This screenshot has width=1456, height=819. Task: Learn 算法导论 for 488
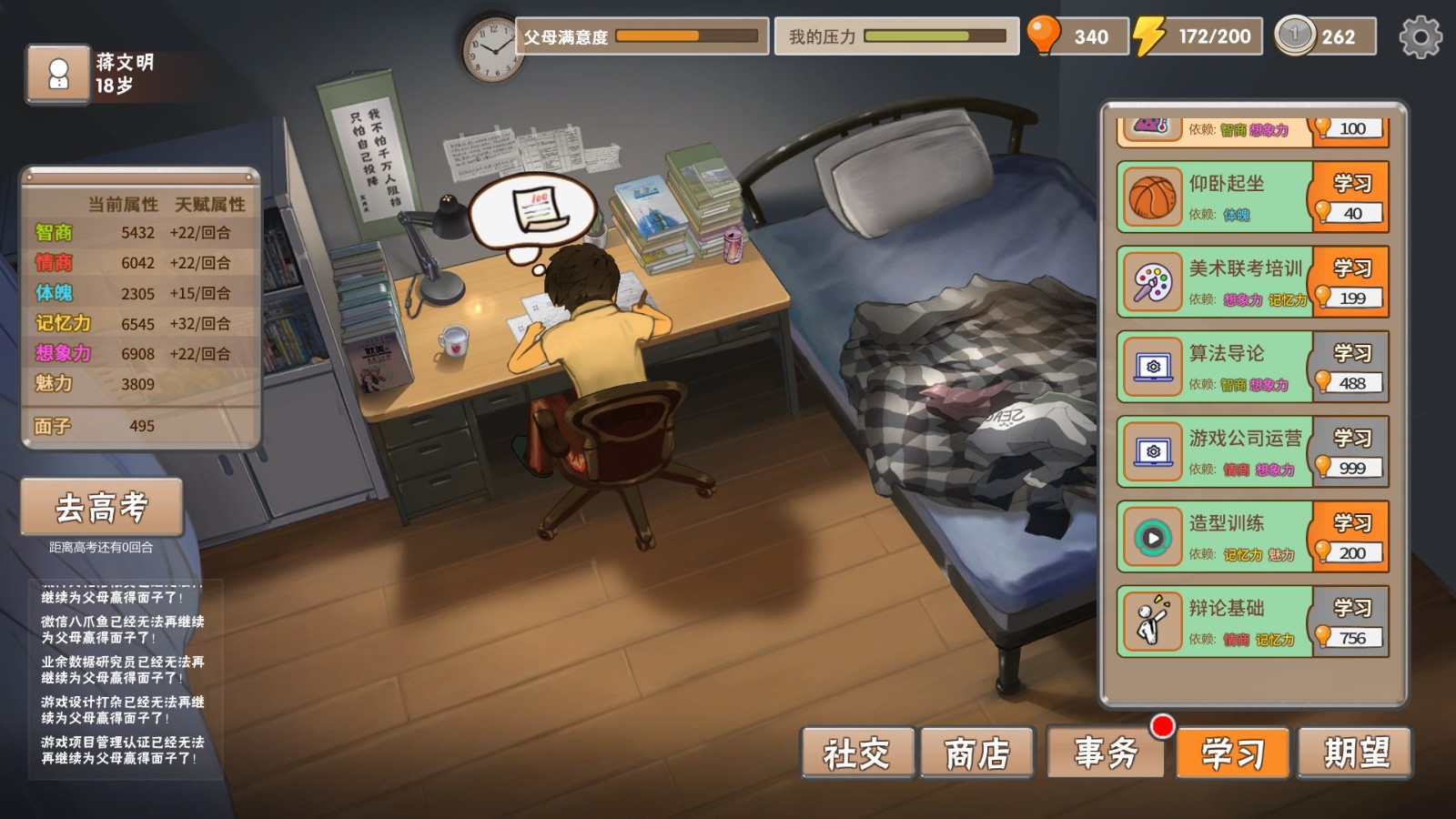coord(1351,367)
